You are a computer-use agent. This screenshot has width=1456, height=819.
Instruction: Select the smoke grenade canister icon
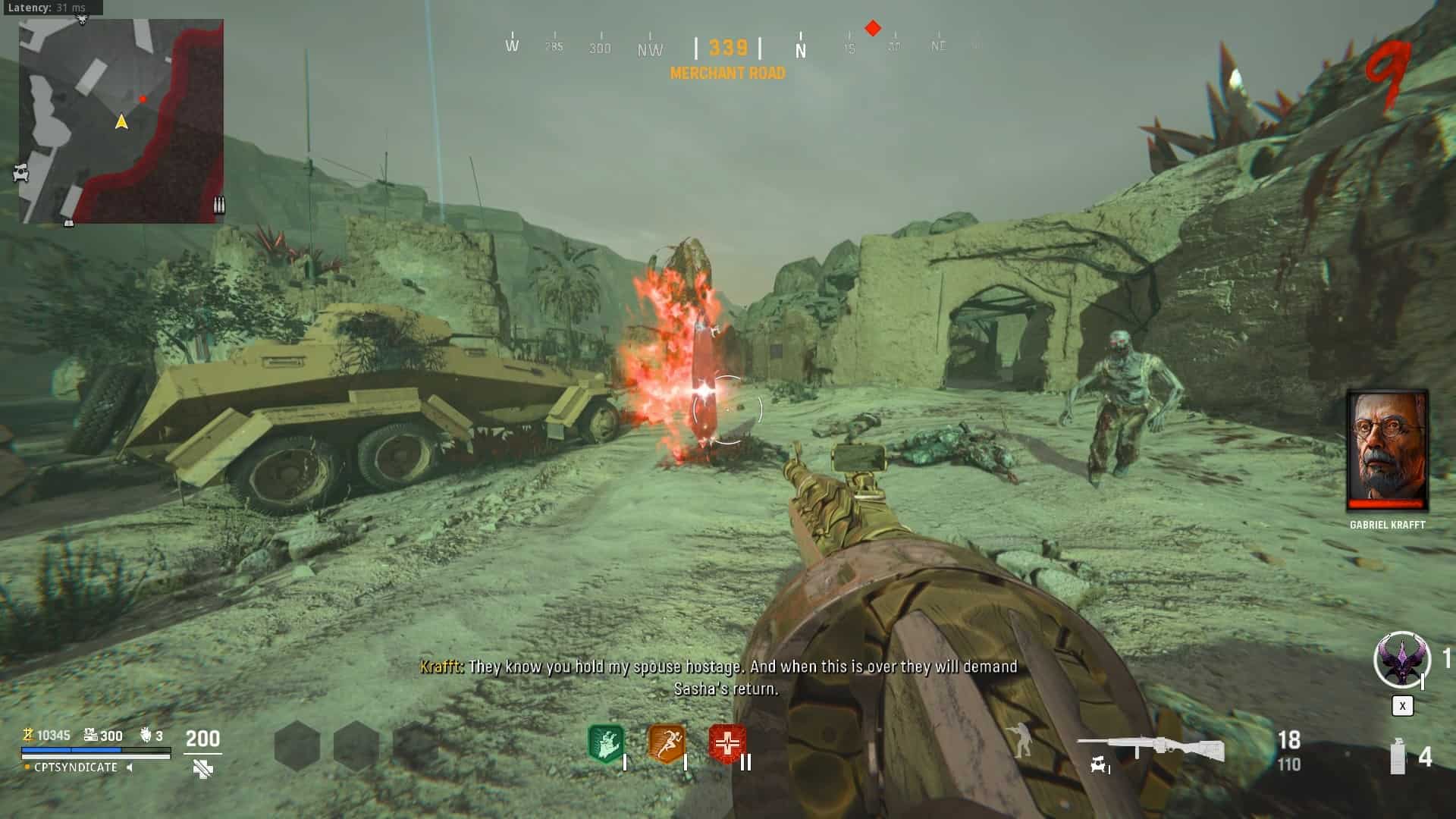click(x=1398, y=757)
